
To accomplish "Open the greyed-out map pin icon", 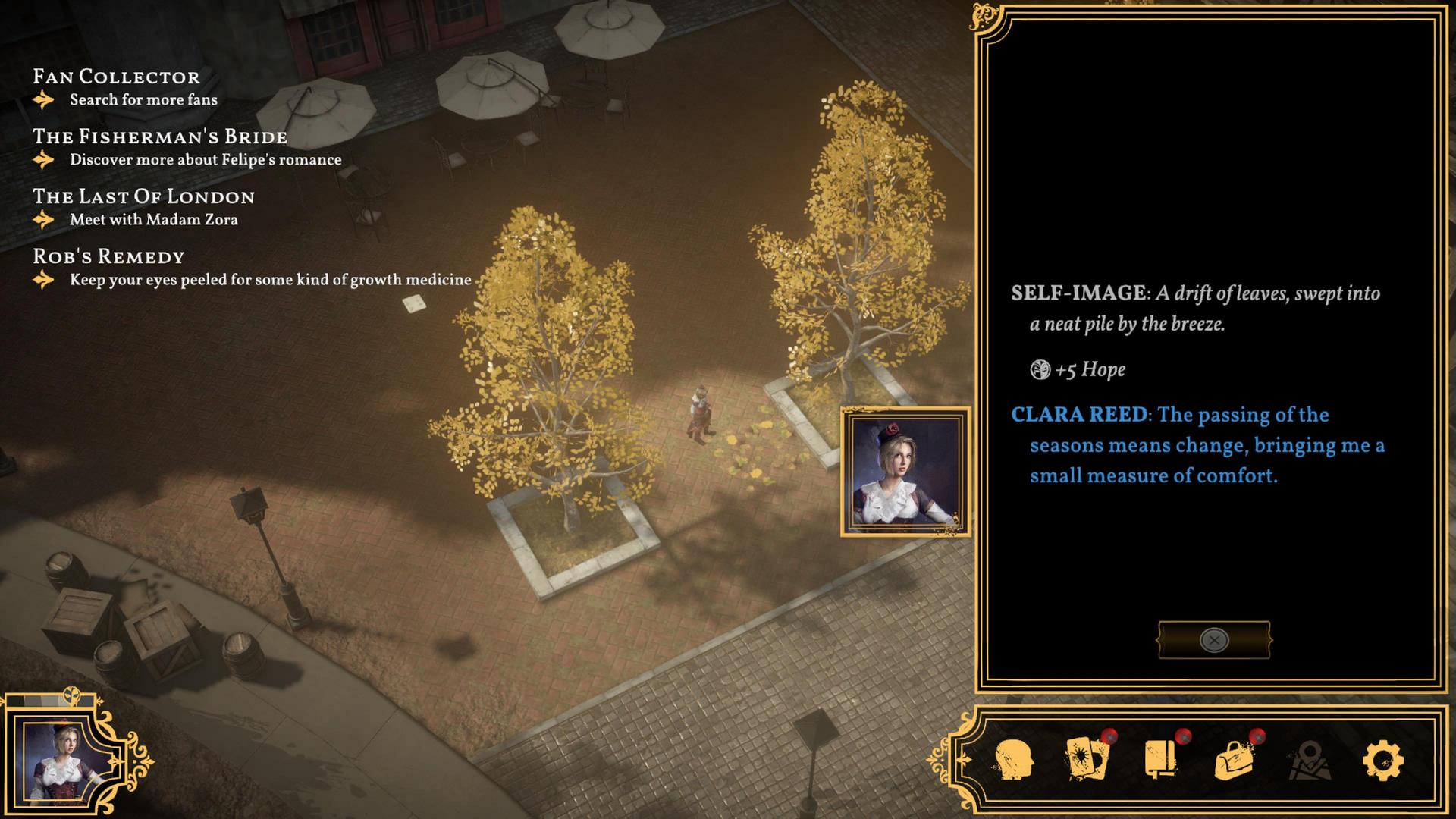I will point(1310,761).
